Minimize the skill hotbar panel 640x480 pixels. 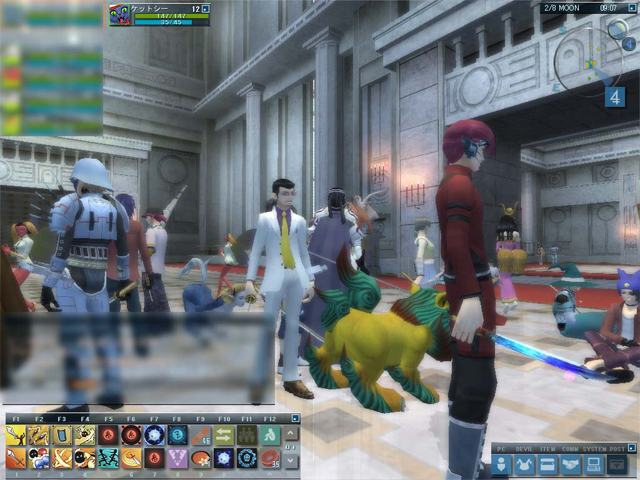[295, 418]
